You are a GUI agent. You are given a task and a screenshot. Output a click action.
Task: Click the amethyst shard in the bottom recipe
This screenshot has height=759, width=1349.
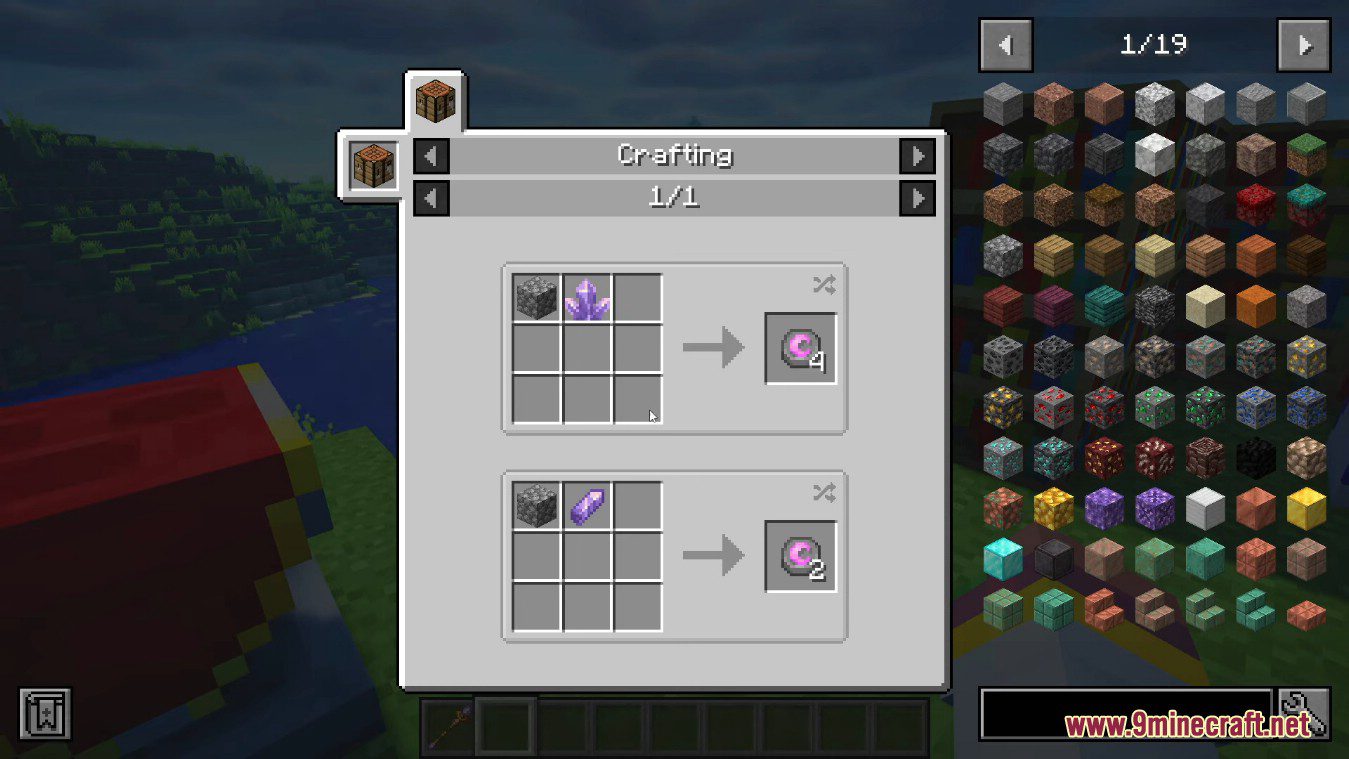585,504
